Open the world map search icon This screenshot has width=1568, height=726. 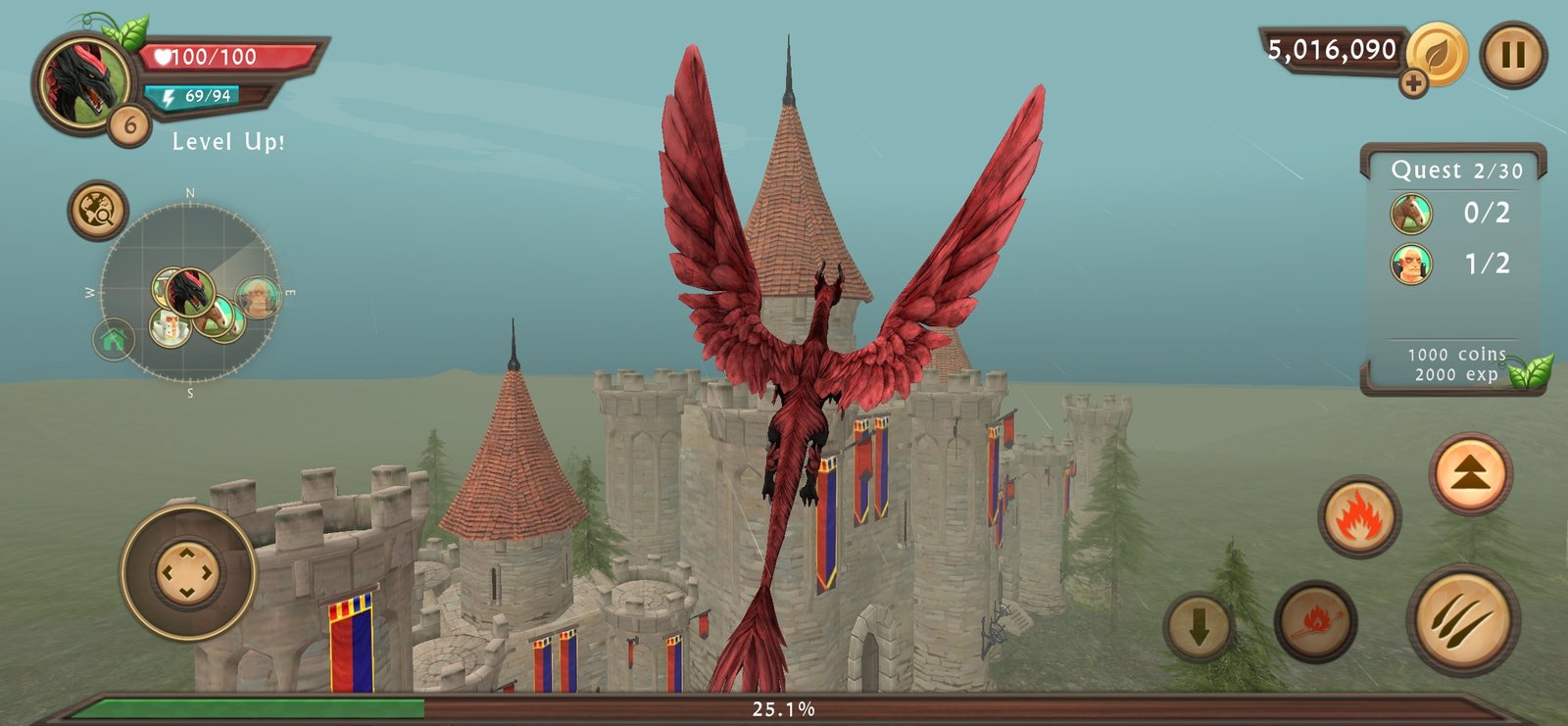click(x=98, y=210)
